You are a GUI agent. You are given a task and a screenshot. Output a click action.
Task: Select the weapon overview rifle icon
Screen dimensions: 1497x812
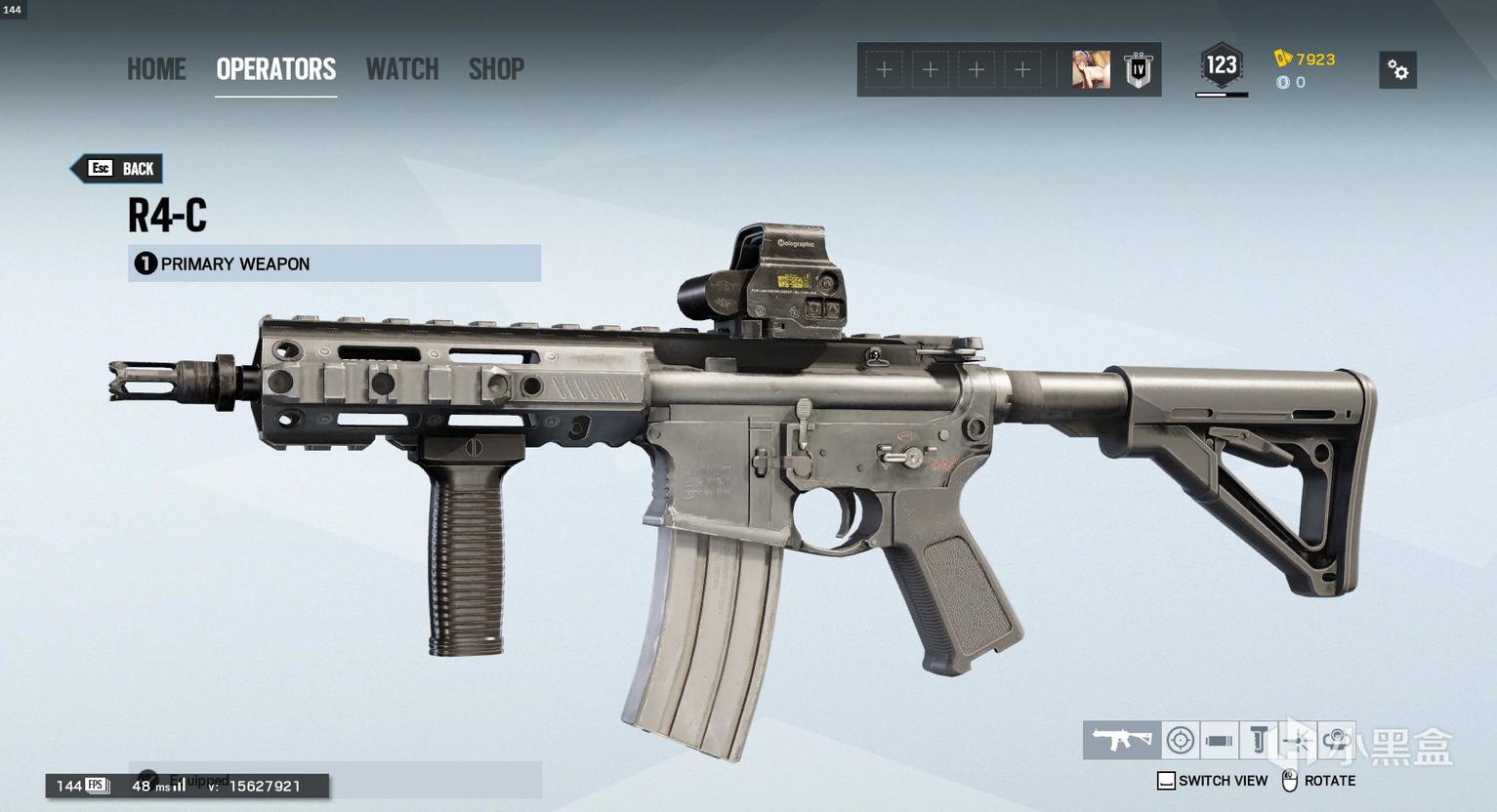point(1121,741)
